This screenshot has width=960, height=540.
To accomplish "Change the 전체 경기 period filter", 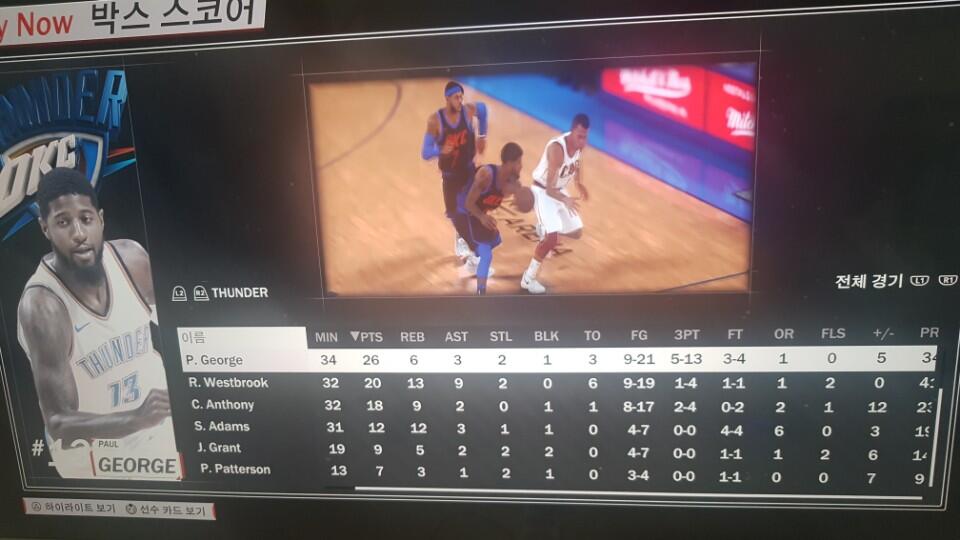I will point(868,281).
